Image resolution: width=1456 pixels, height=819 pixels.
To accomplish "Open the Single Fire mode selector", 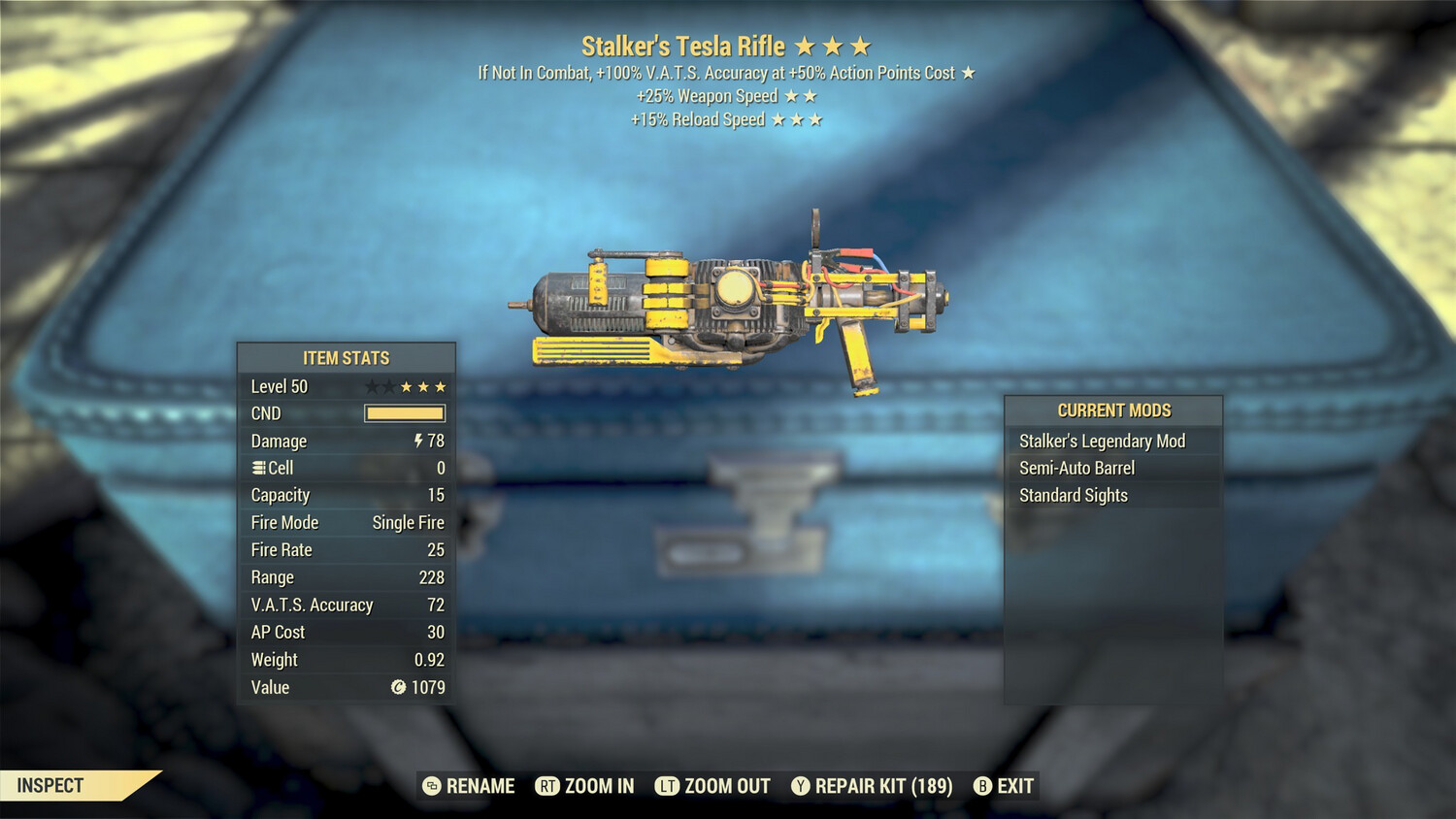I will tap(407, 522).
